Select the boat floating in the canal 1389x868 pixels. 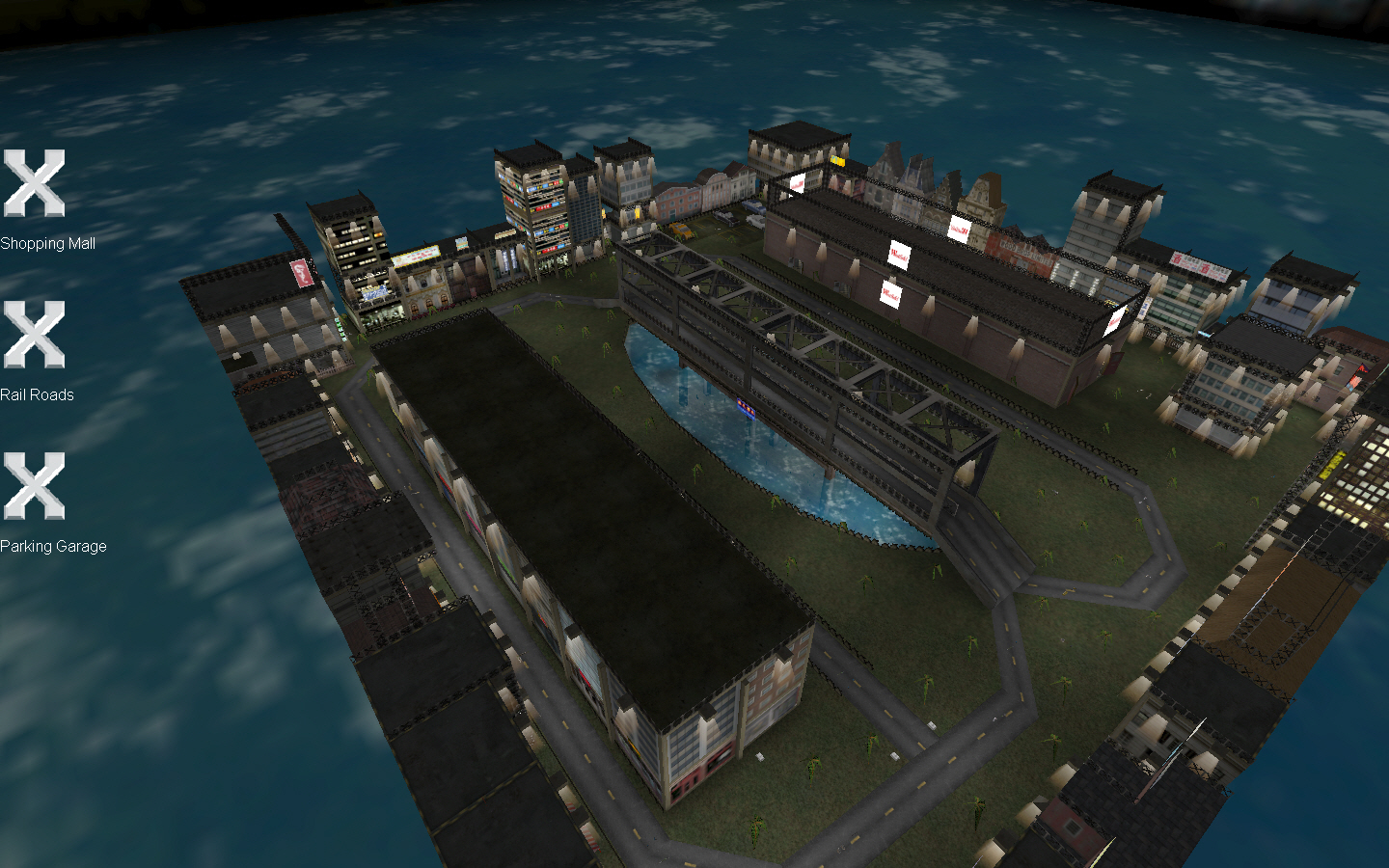coord(747,409)
